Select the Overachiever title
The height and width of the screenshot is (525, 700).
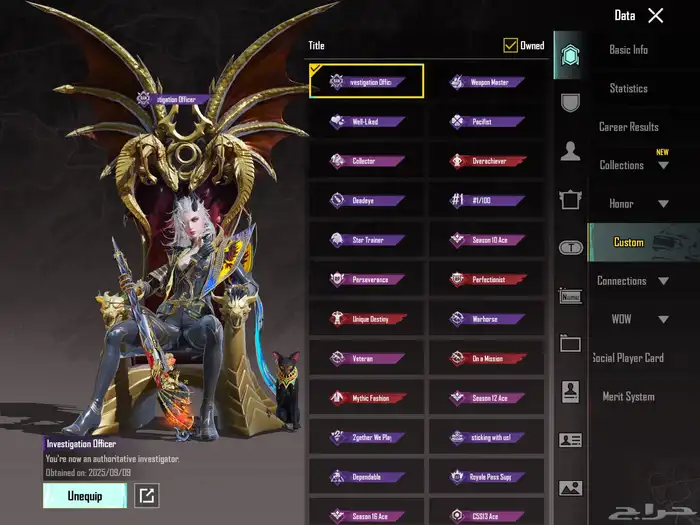[486, 161]
